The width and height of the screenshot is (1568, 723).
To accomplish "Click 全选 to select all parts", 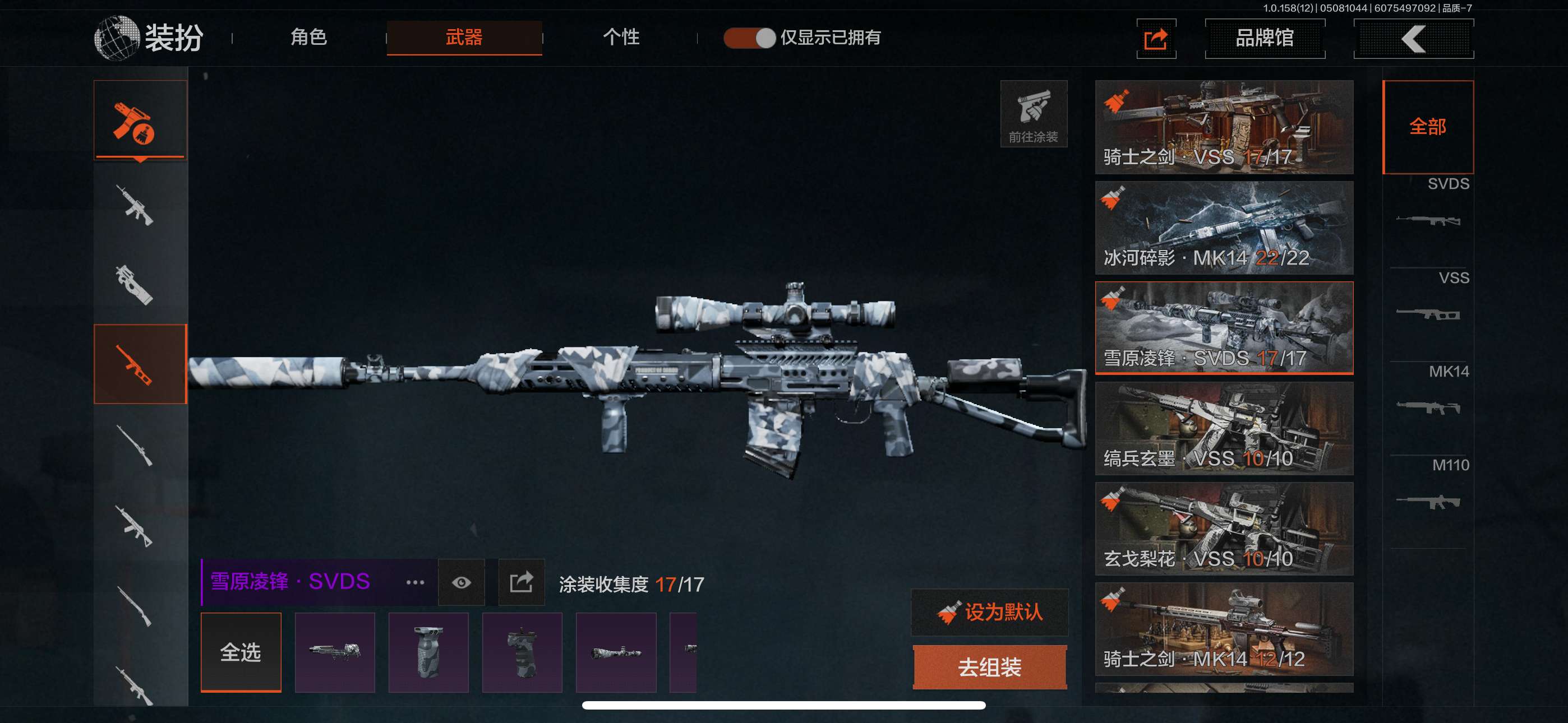I will click(x=241, y=652).
